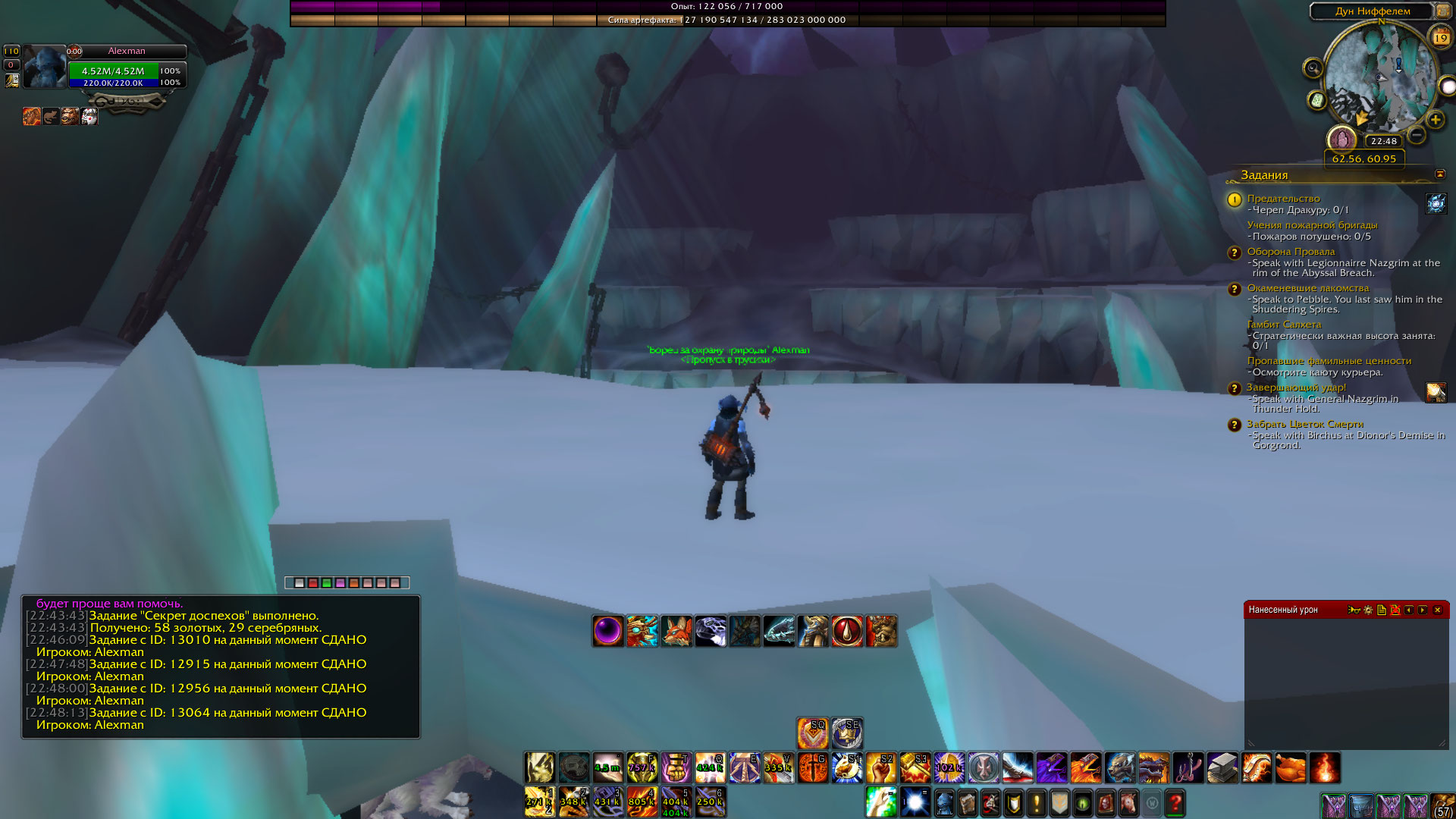Open the damage meter gear settings
Image resolution: width=1456 pixels, height=819 pixels.
[x=1368, y=610]
